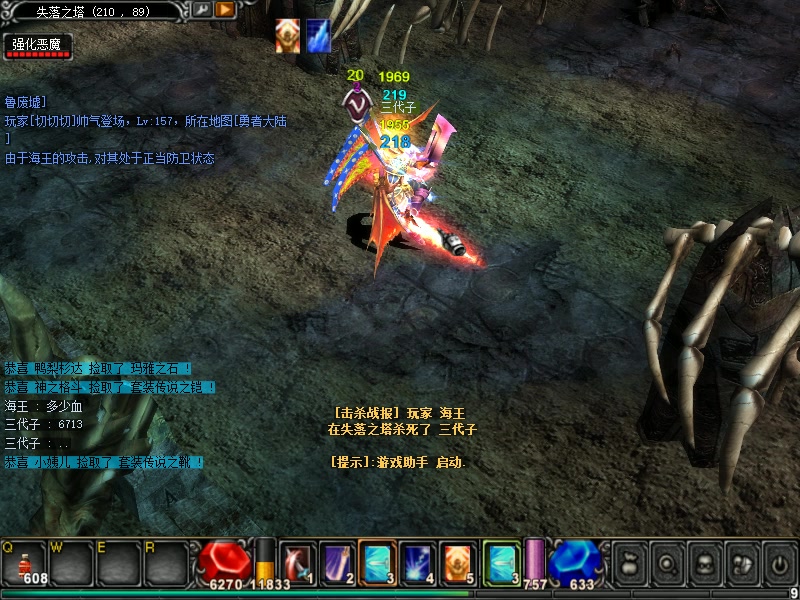
Task: Open the bag inventory button
Action: point(630,563)
